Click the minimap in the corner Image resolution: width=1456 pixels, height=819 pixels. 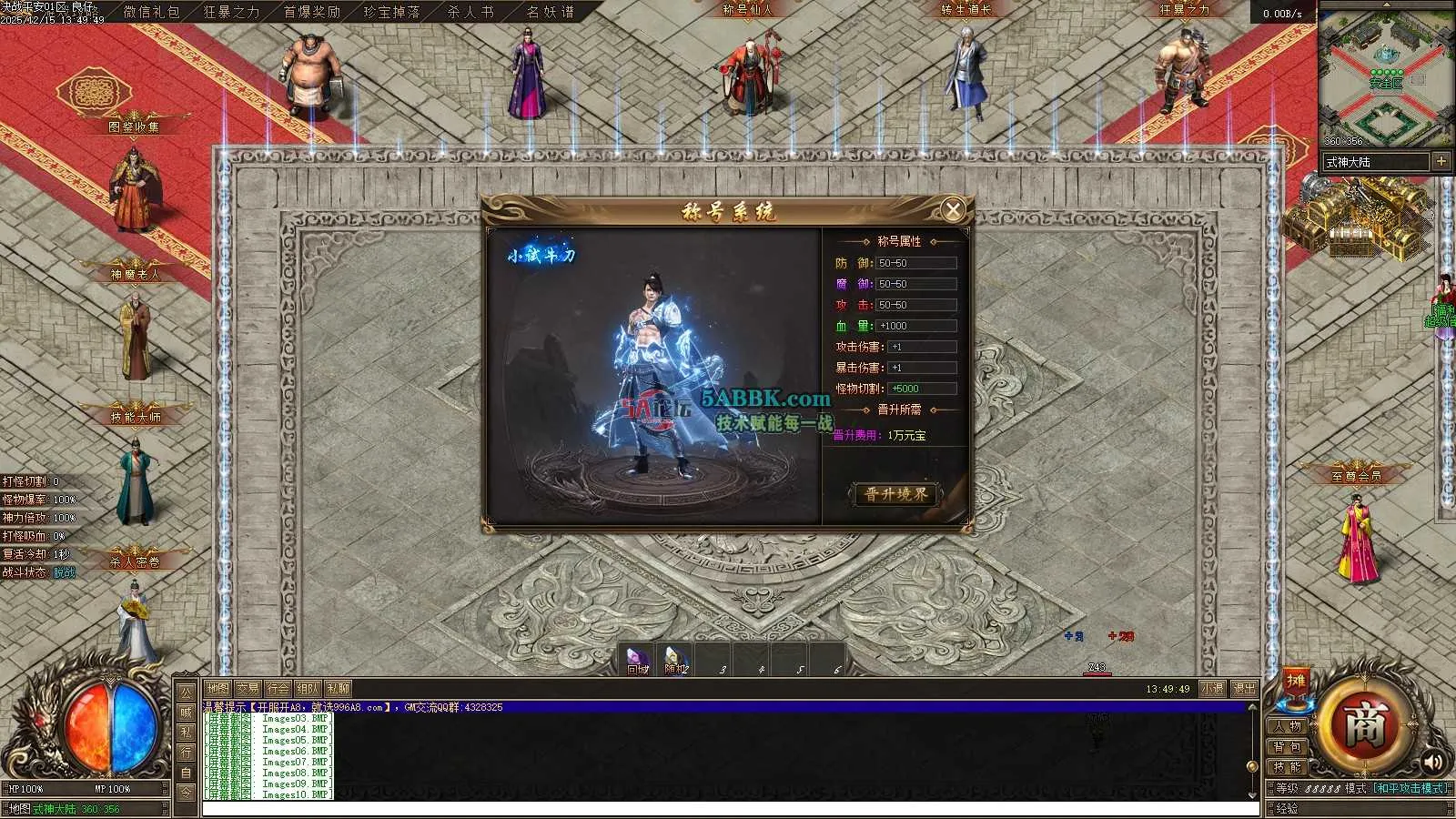coord(1386,77)
